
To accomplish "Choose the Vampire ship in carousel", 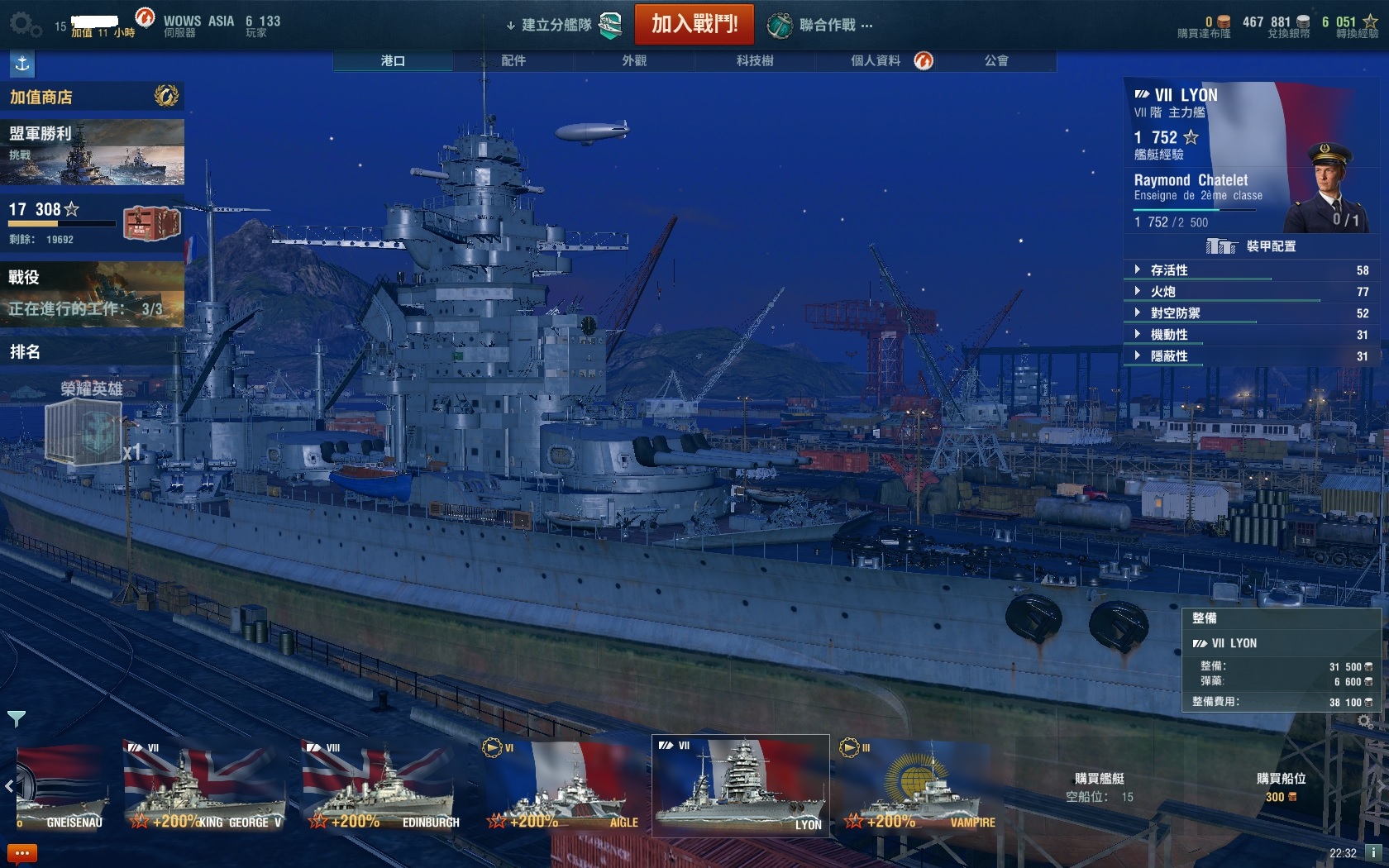I will point(918,785).
